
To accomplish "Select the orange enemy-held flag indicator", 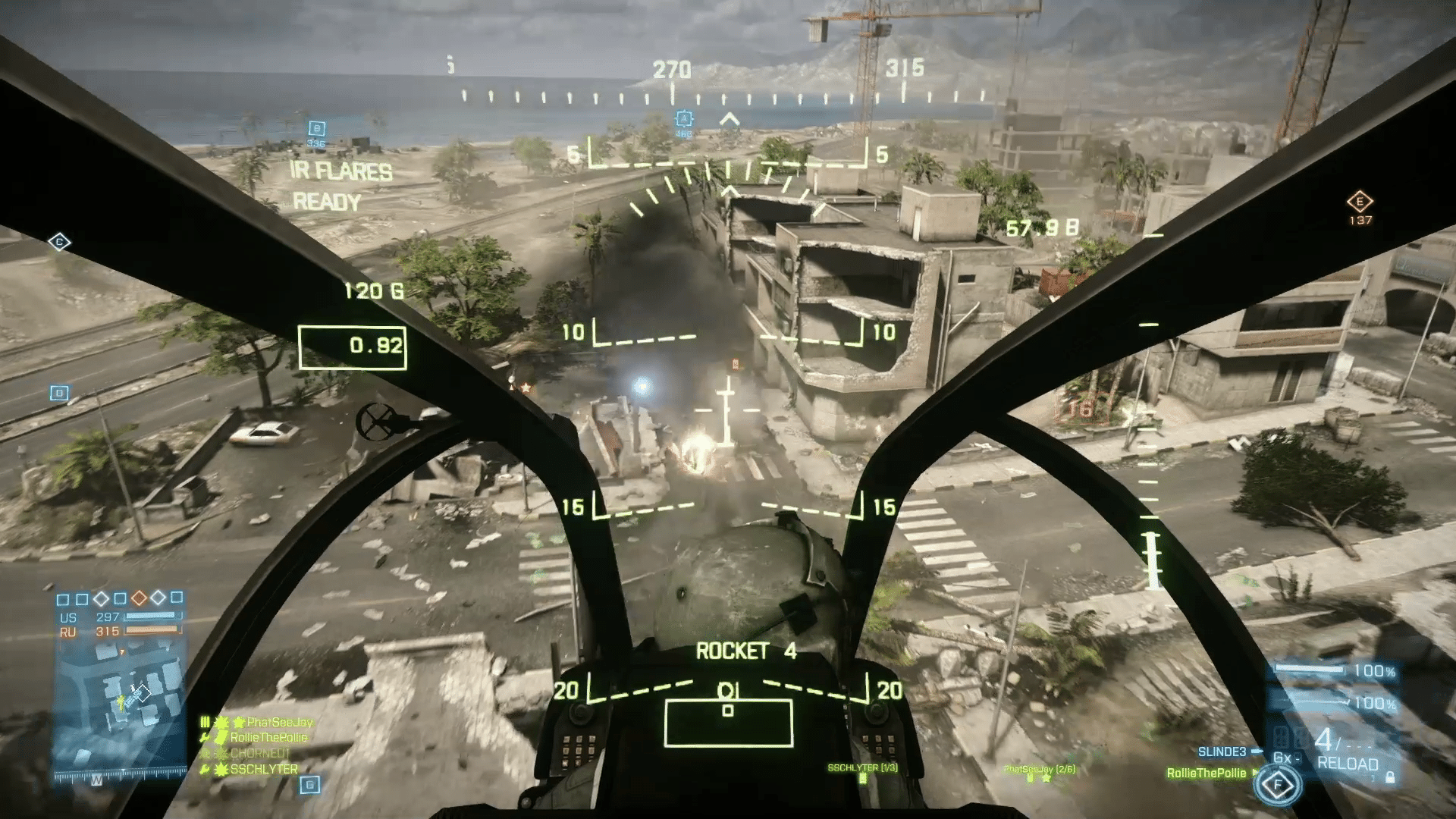I will [139, 598].
